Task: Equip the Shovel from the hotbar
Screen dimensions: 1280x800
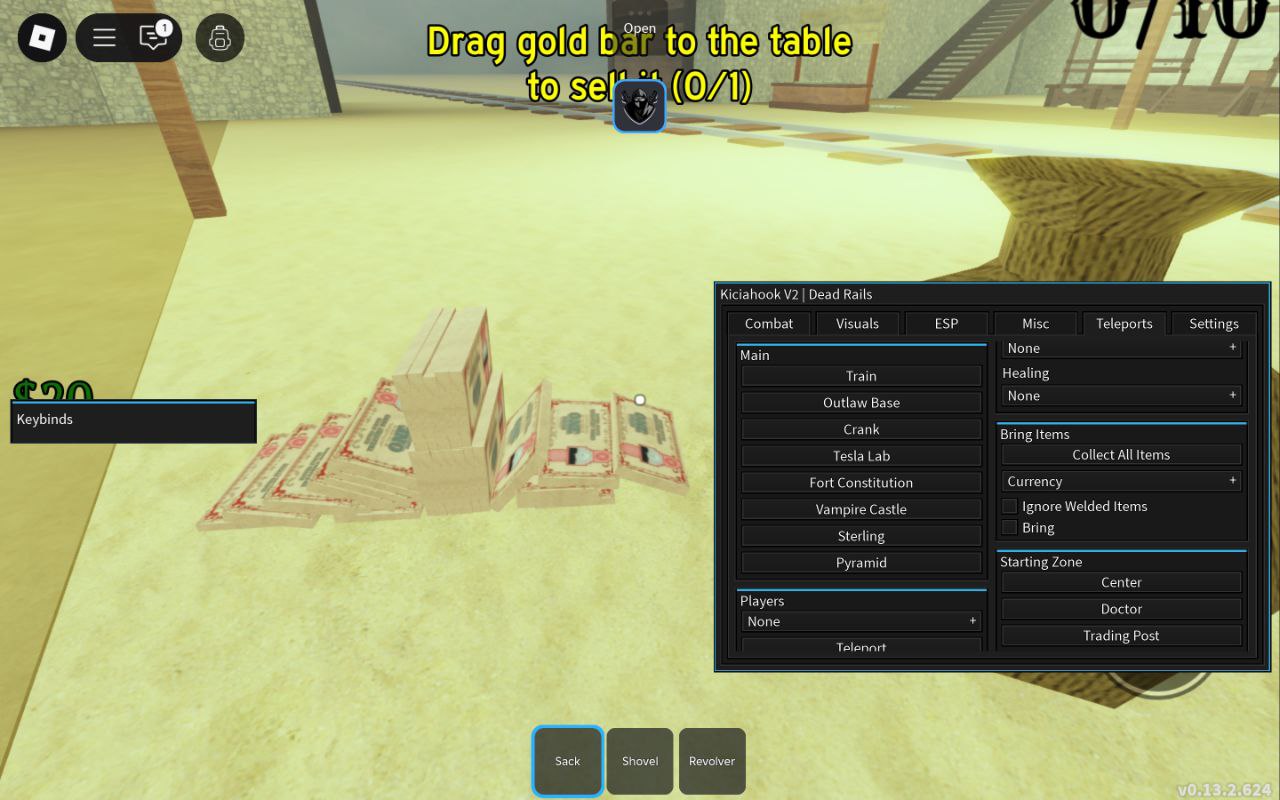Action: [640, 761]
